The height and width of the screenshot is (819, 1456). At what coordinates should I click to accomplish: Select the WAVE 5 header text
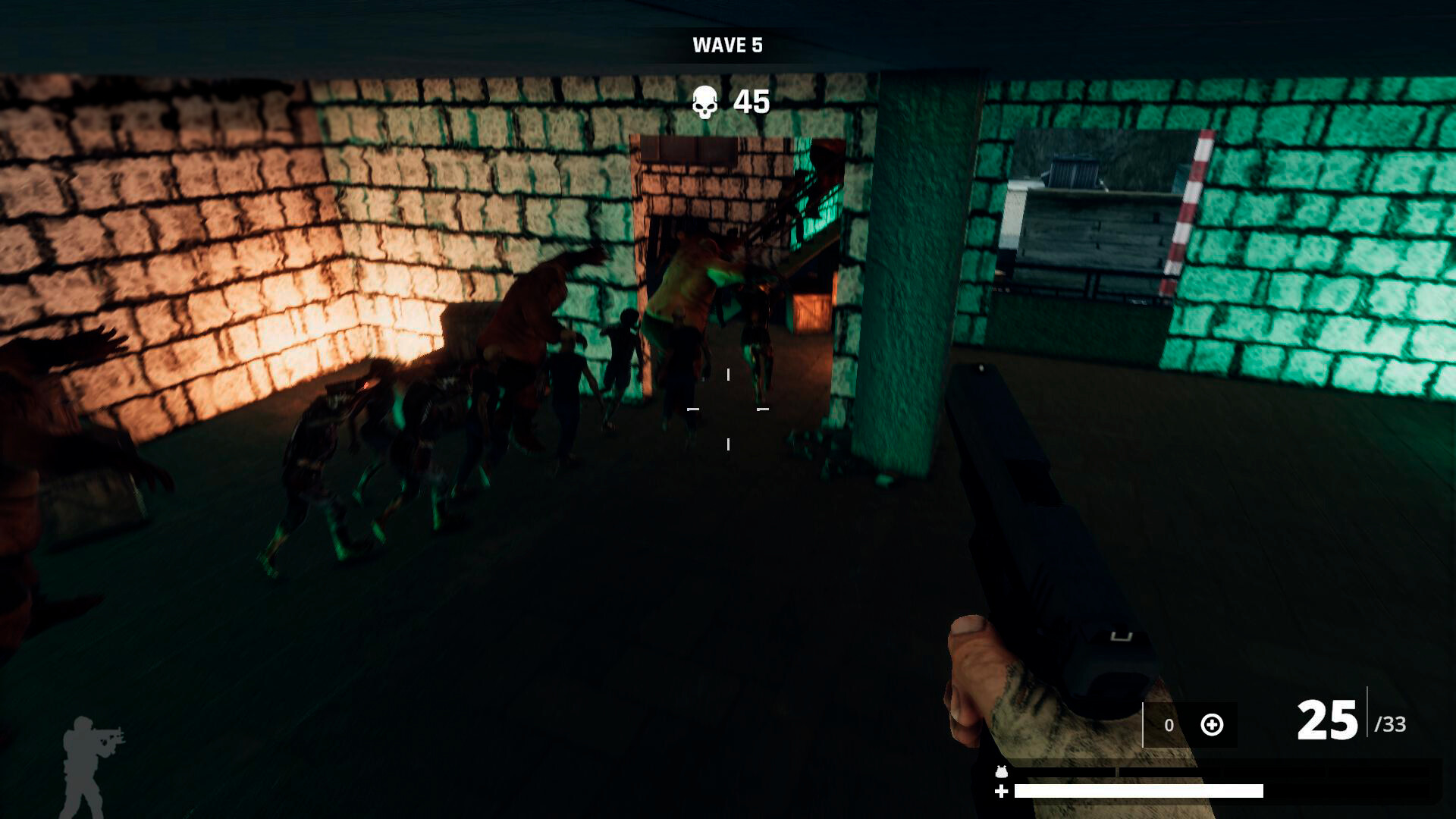point(728,44)
